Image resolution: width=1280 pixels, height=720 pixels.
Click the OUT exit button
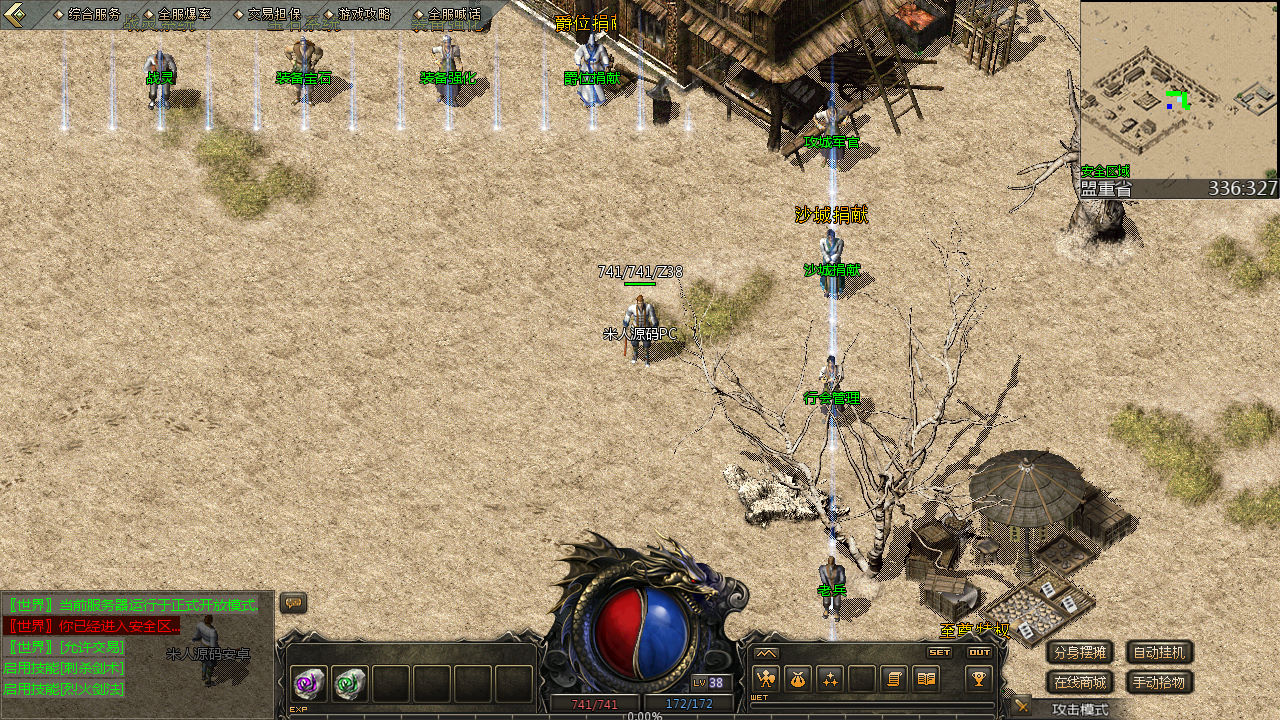(x=979, y=652)
